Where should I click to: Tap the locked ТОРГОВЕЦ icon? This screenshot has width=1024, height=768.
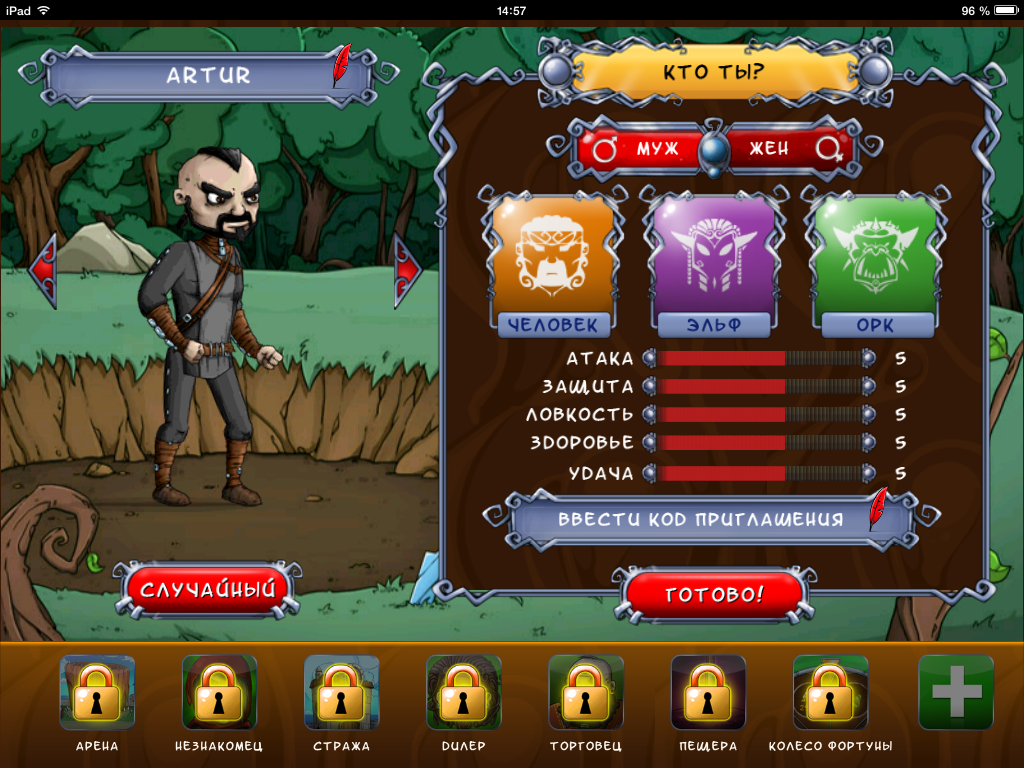click(x=586, y=692)
